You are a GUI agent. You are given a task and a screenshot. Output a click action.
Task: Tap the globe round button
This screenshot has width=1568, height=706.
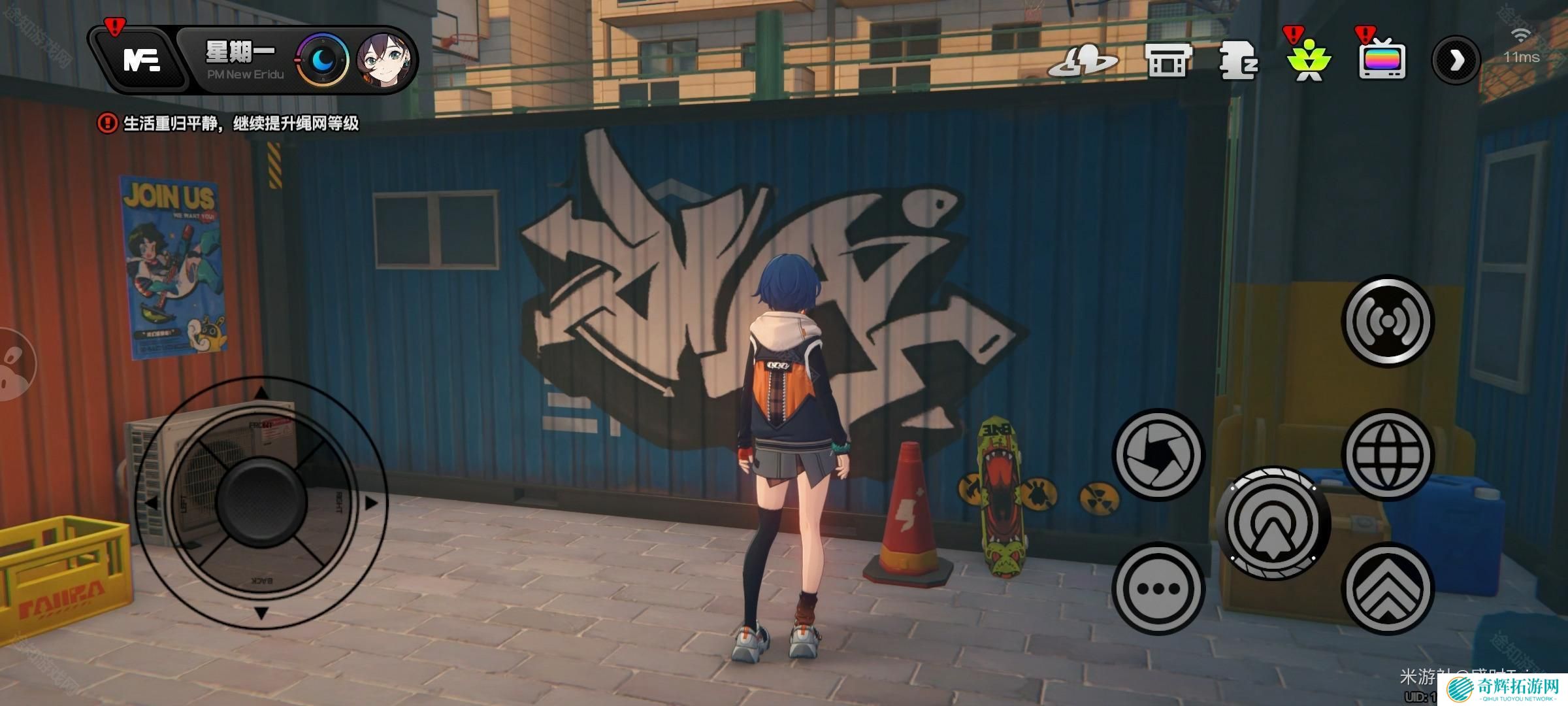coord(1388,454)
